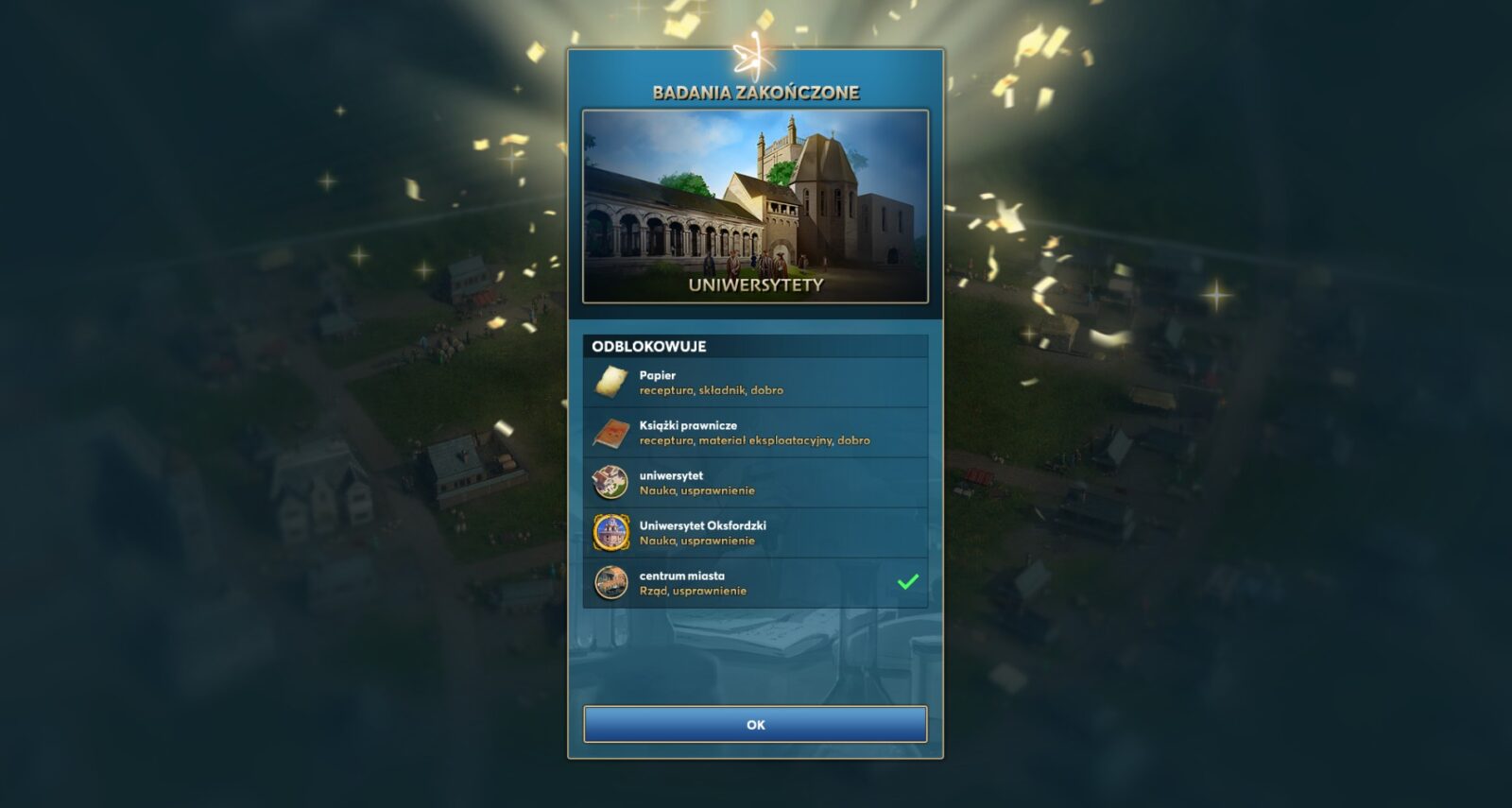View the Uniwersytety research illustration
Image resolution: width=1512 pixels, height=808 pixels.
pyautogui.click(x=755, y=206)
